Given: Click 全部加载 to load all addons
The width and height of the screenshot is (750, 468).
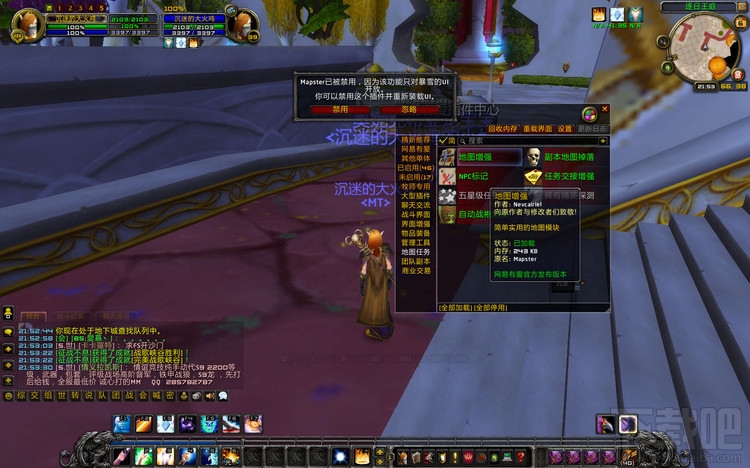Looking at the screenshot, I should coord(455,308).
